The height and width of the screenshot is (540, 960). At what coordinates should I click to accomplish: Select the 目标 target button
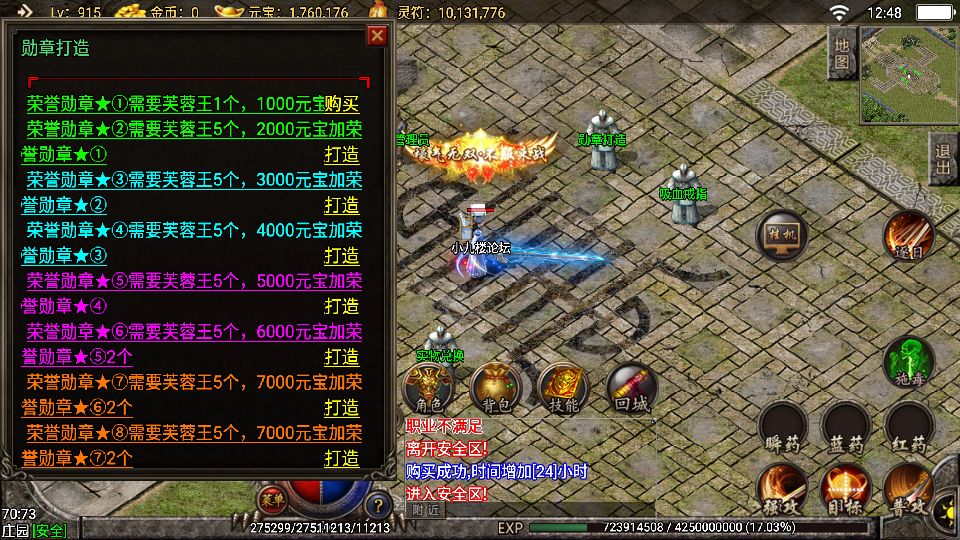point(845,489)
